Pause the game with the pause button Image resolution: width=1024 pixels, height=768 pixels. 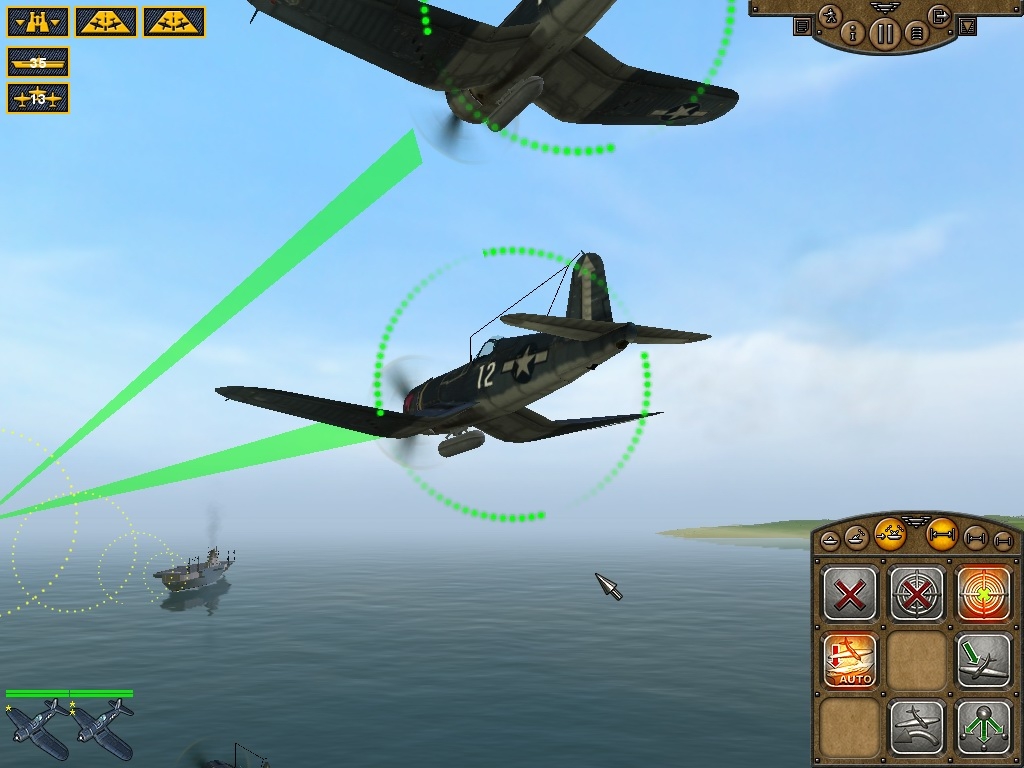pyautogui.click(x=884, y=34)
